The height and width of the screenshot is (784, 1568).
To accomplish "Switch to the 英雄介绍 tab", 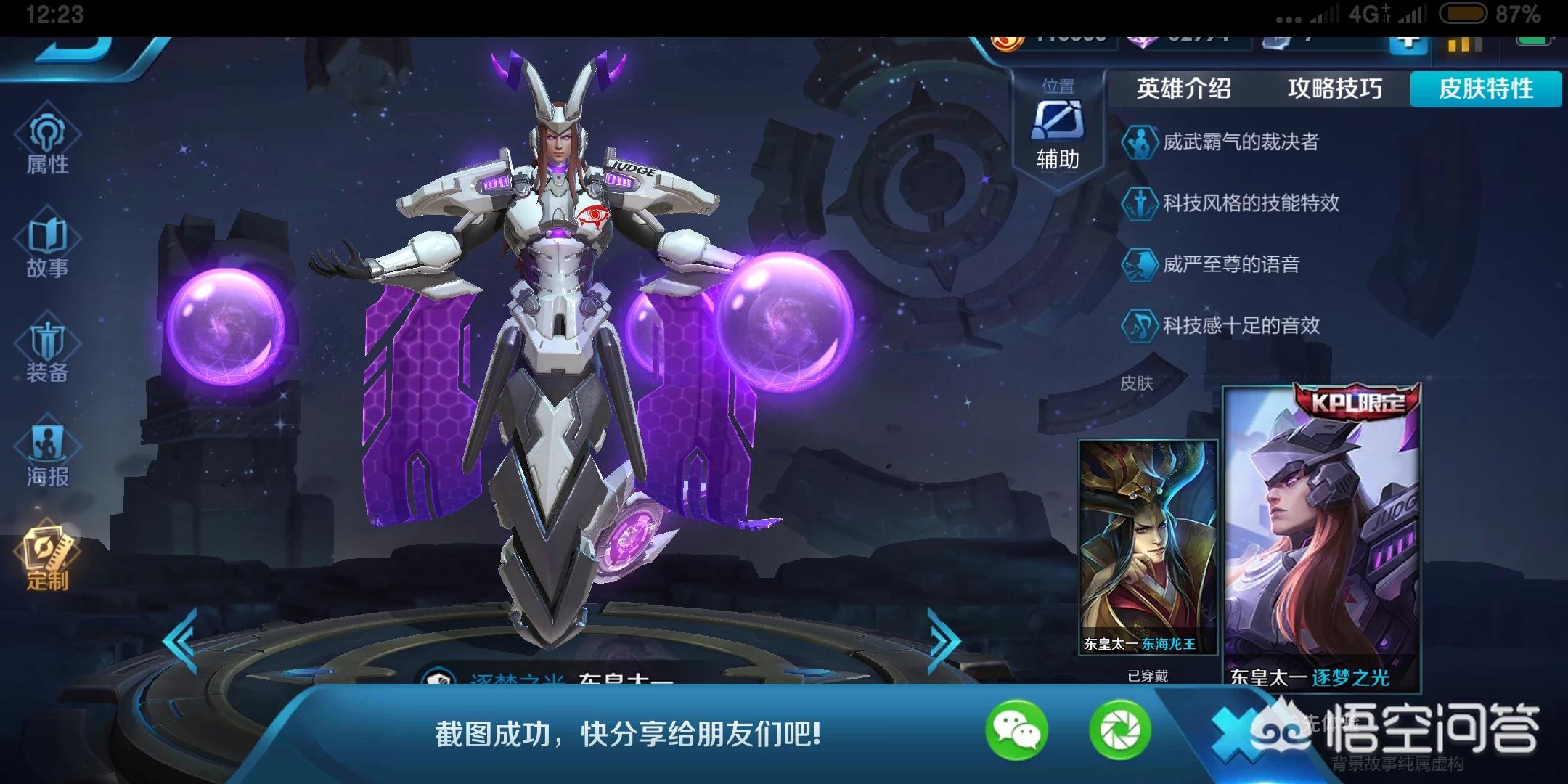I will coord(1183,89).
